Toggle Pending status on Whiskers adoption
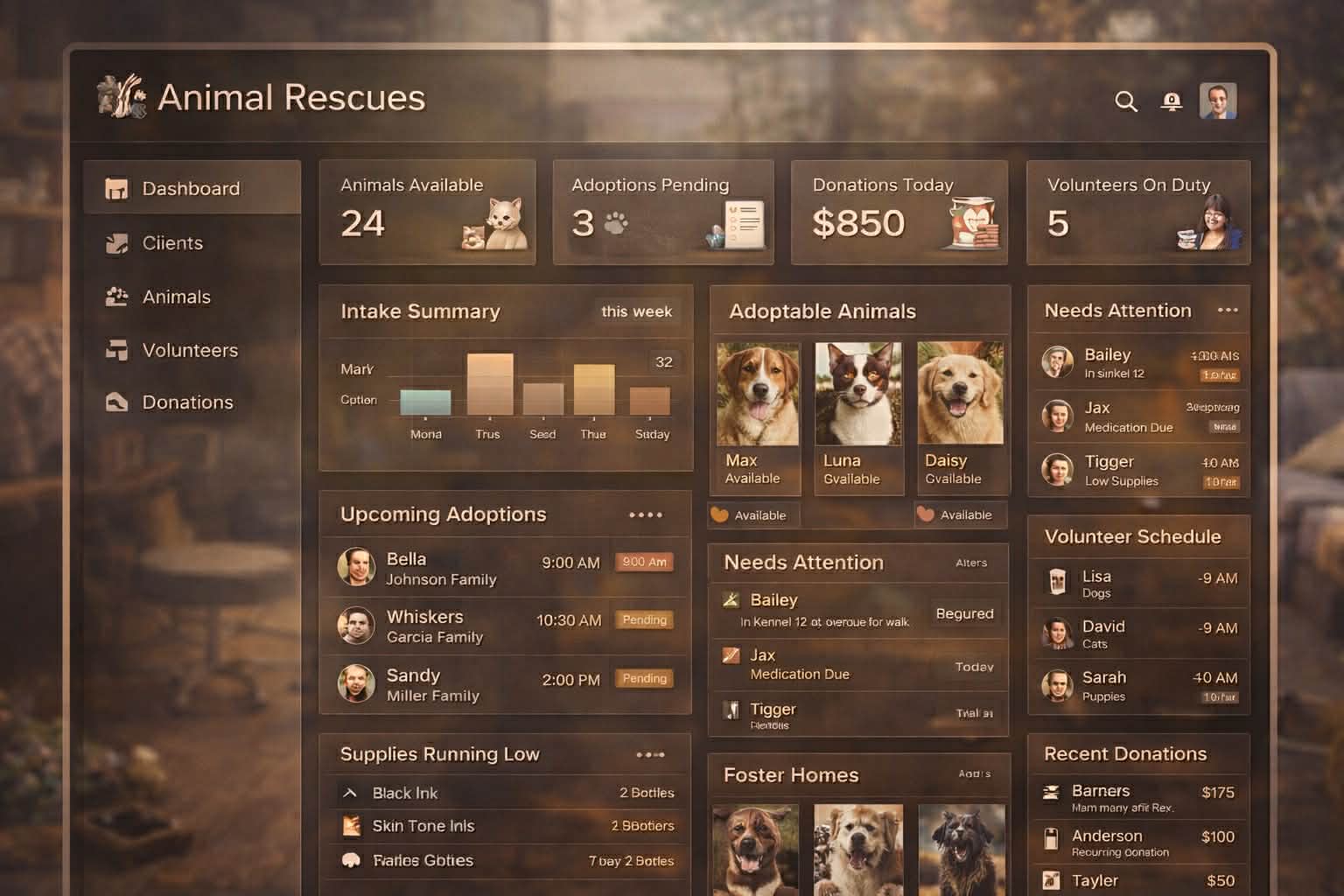The image size is (1344, 896). click(x=644, y=619)
